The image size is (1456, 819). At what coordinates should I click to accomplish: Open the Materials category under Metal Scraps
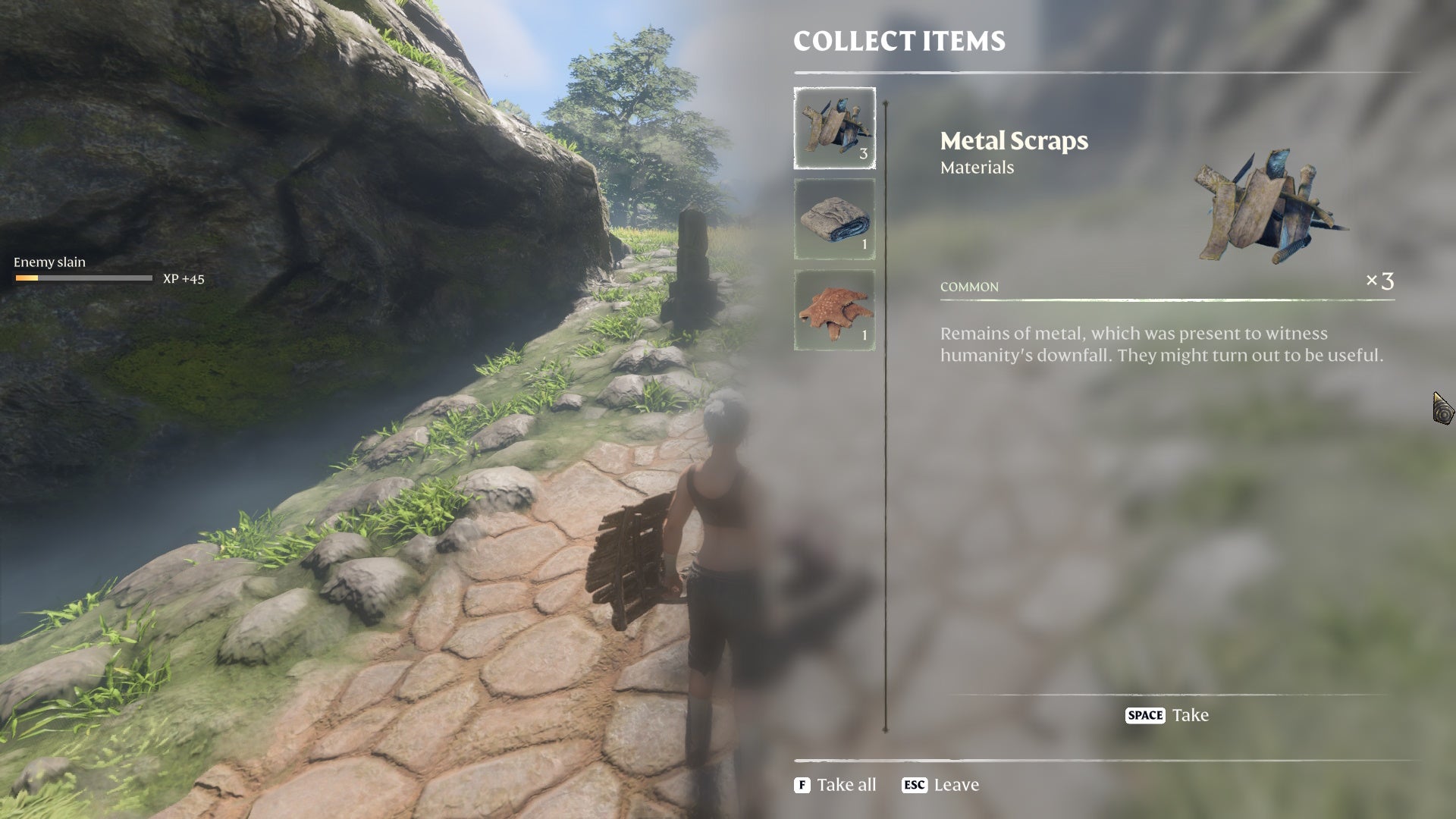pyautogui.click(x=977, y=168)
